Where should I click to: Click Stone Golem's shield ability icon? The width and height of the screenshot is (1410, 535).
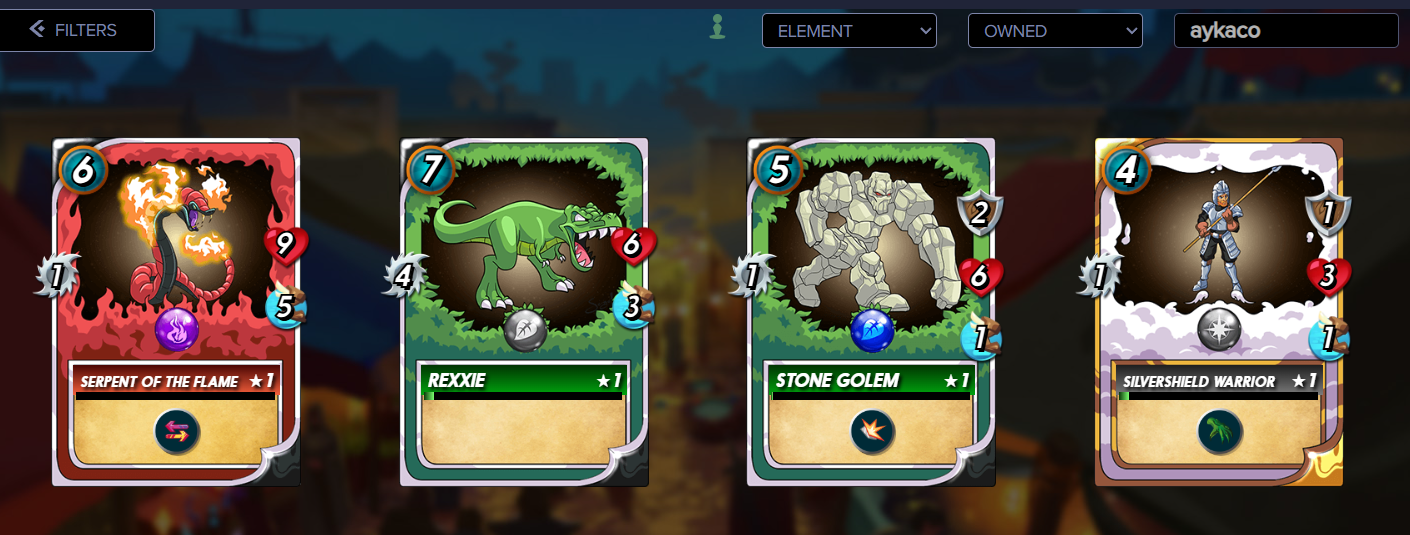872,431
